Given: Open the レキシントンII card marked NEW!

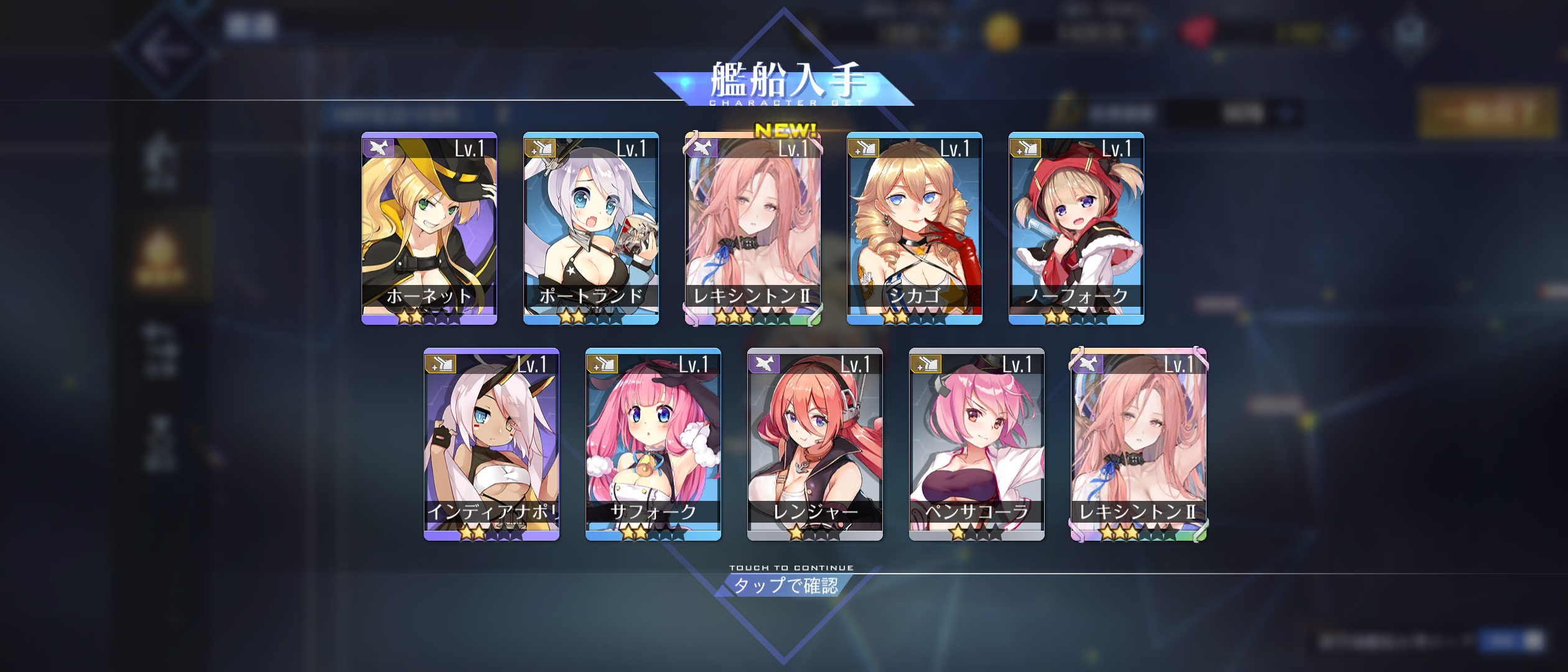Looking at the screenshot, I should pos(753,228).
